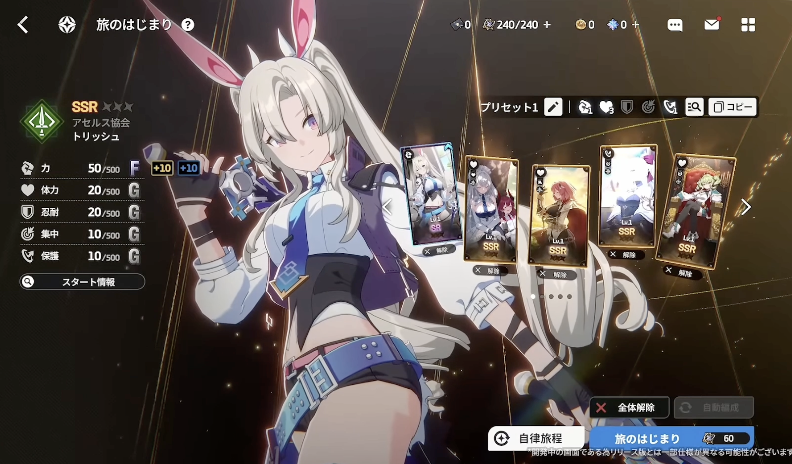Open the mail inbox
Screen dimensions: 792x464
(x=712, y=25)
